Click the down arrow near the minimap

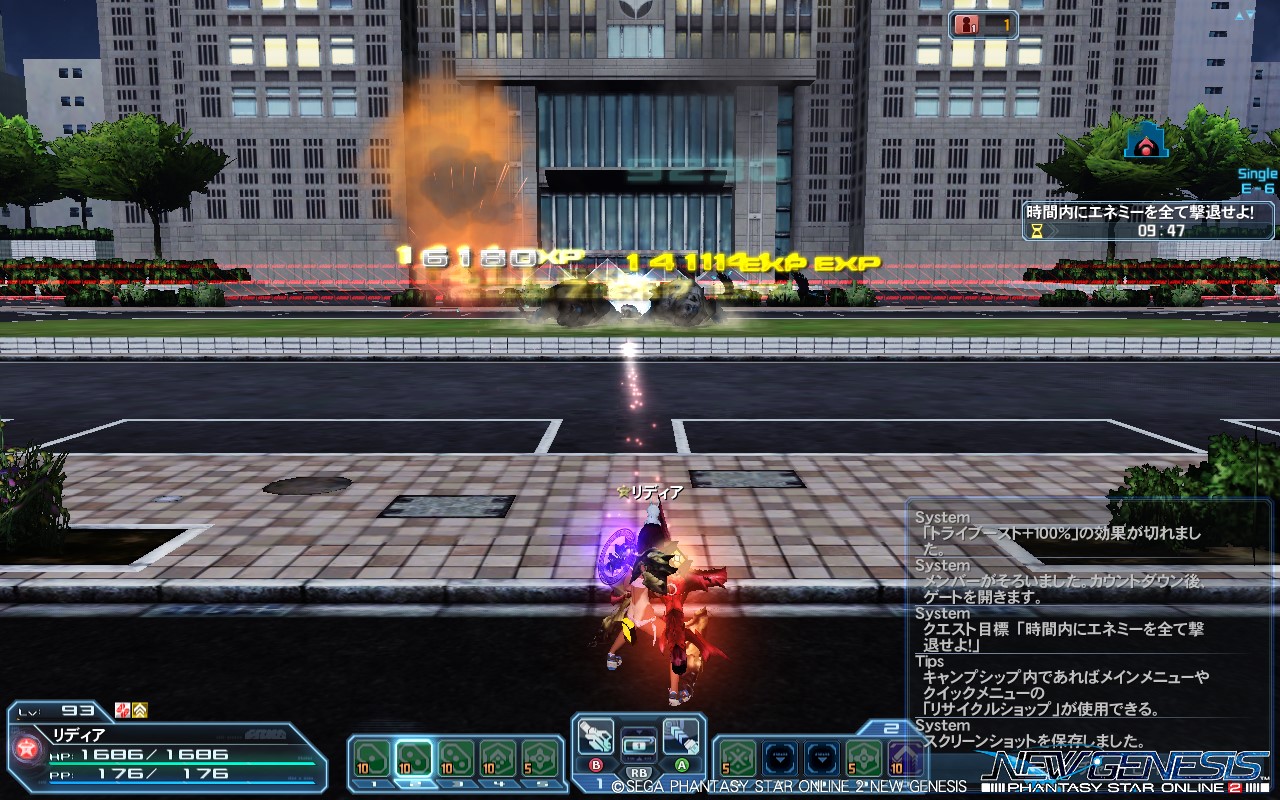pyautogui.click(x=1250, y=14)
